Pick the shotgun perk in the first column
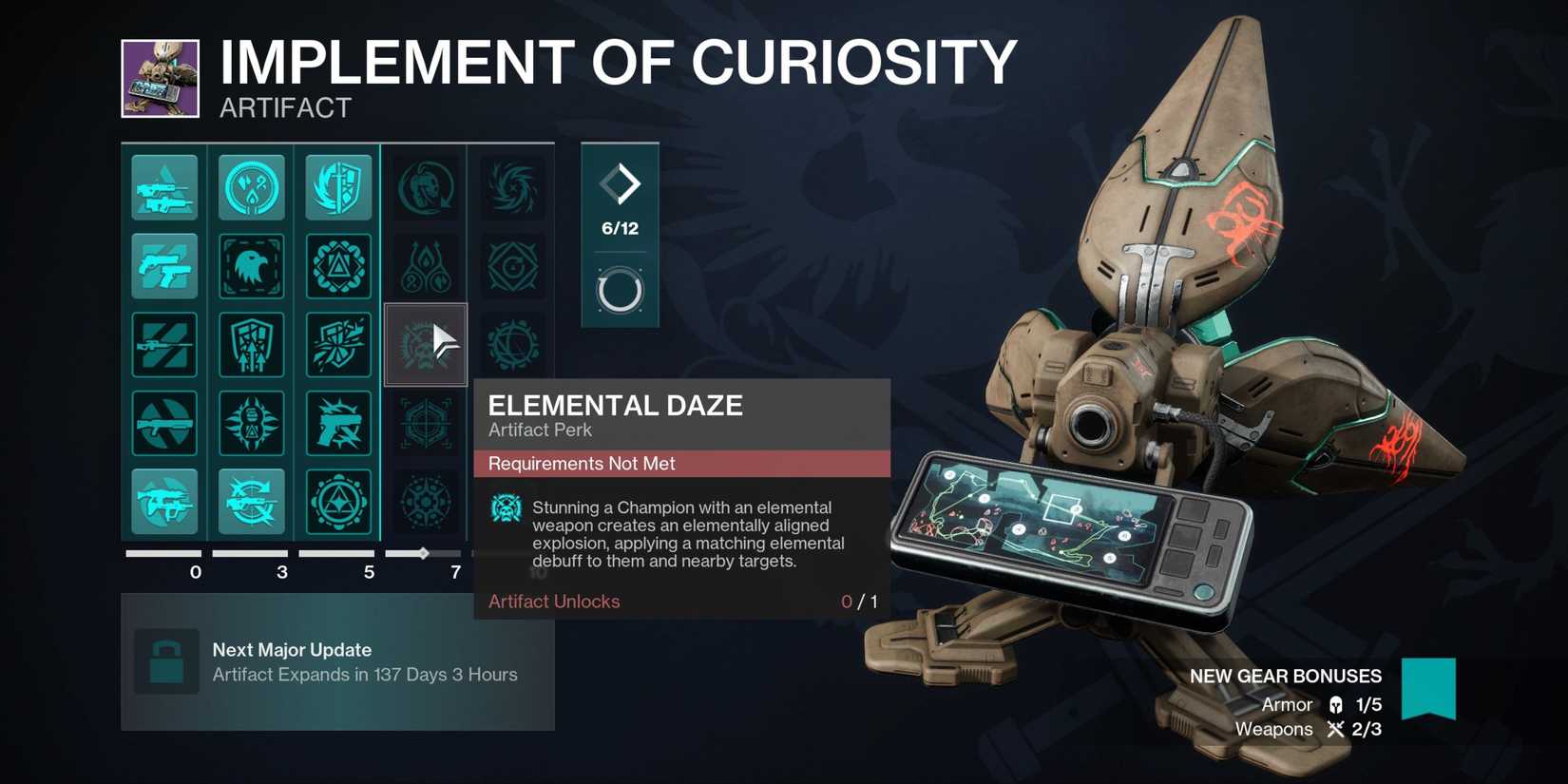Image resolution: width=1568 pixels, height=784 pixels. click(x=164, y=424)
